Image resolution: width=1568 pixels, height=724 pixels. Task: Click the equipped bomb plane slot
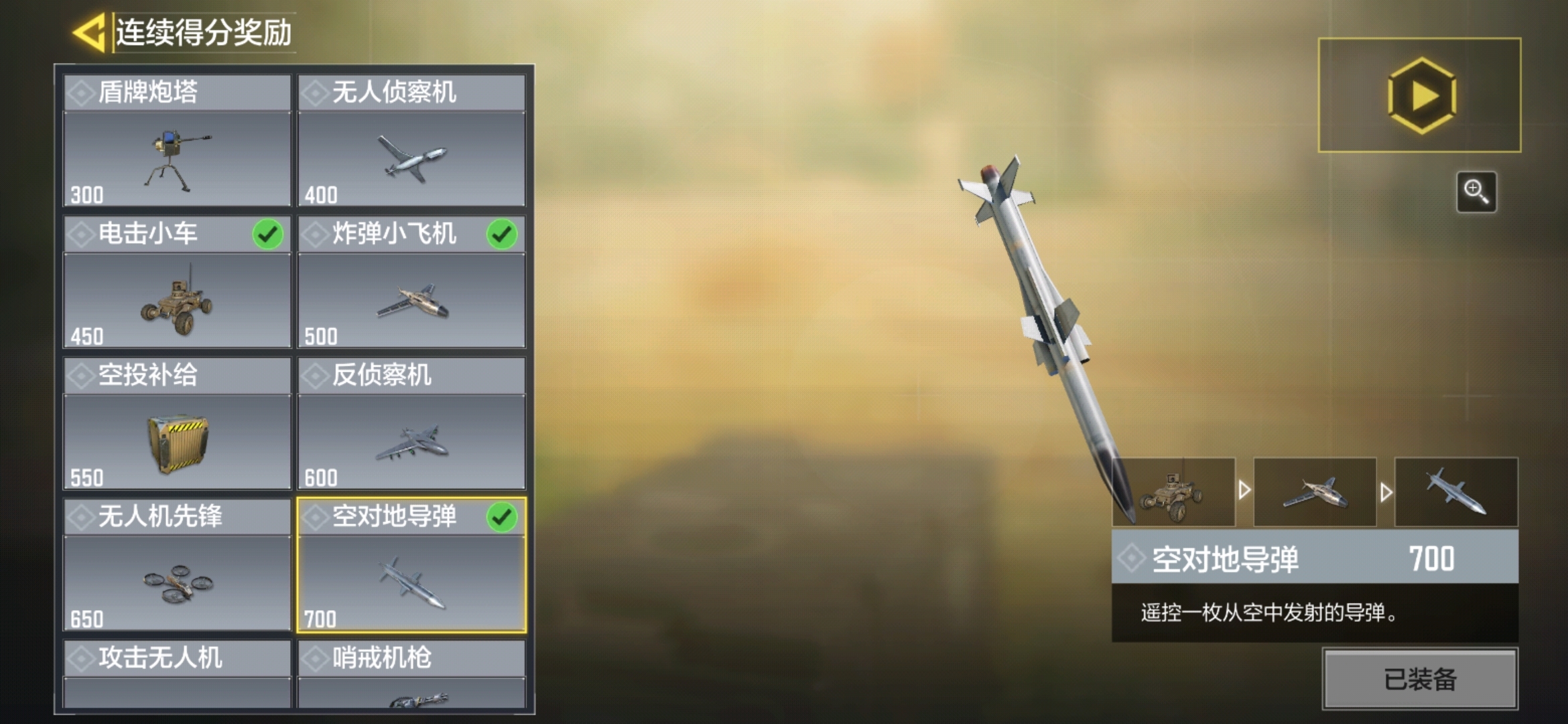(x=1315, y=493)
